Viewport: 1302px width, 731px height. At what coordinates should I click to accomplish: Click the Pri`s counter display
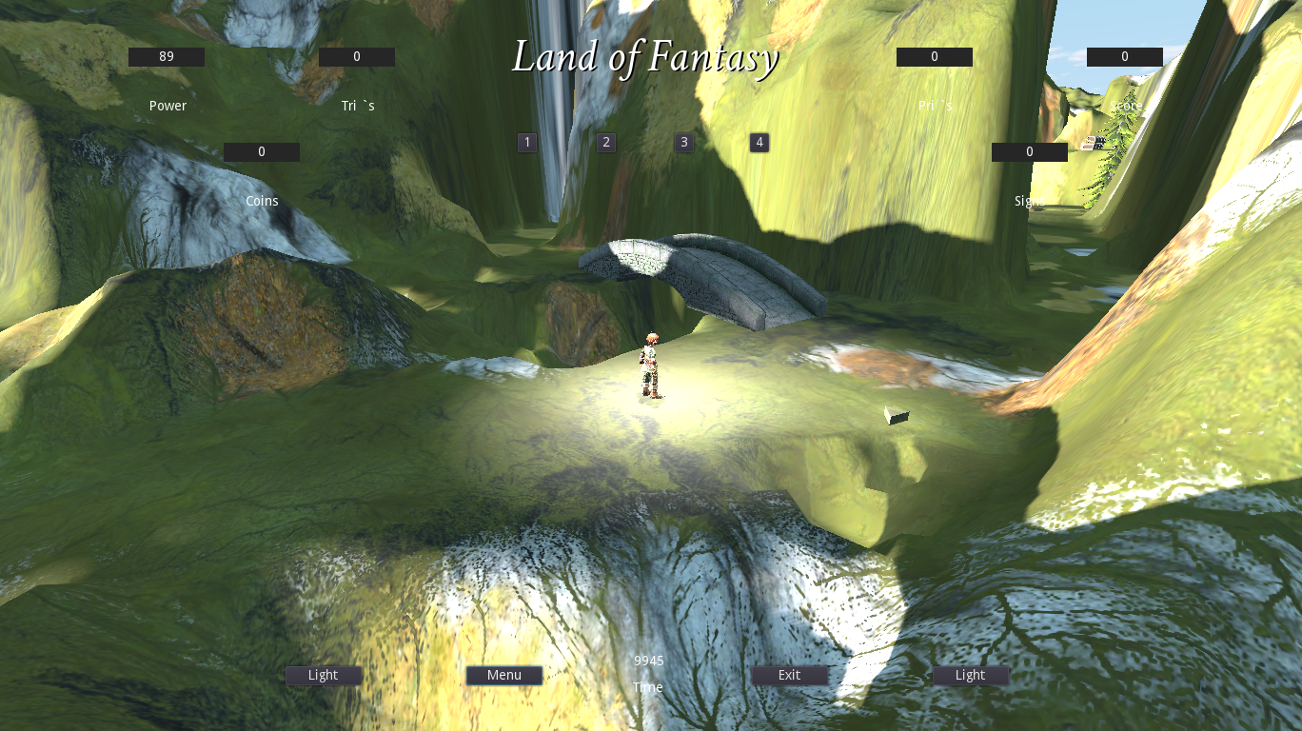935,56
